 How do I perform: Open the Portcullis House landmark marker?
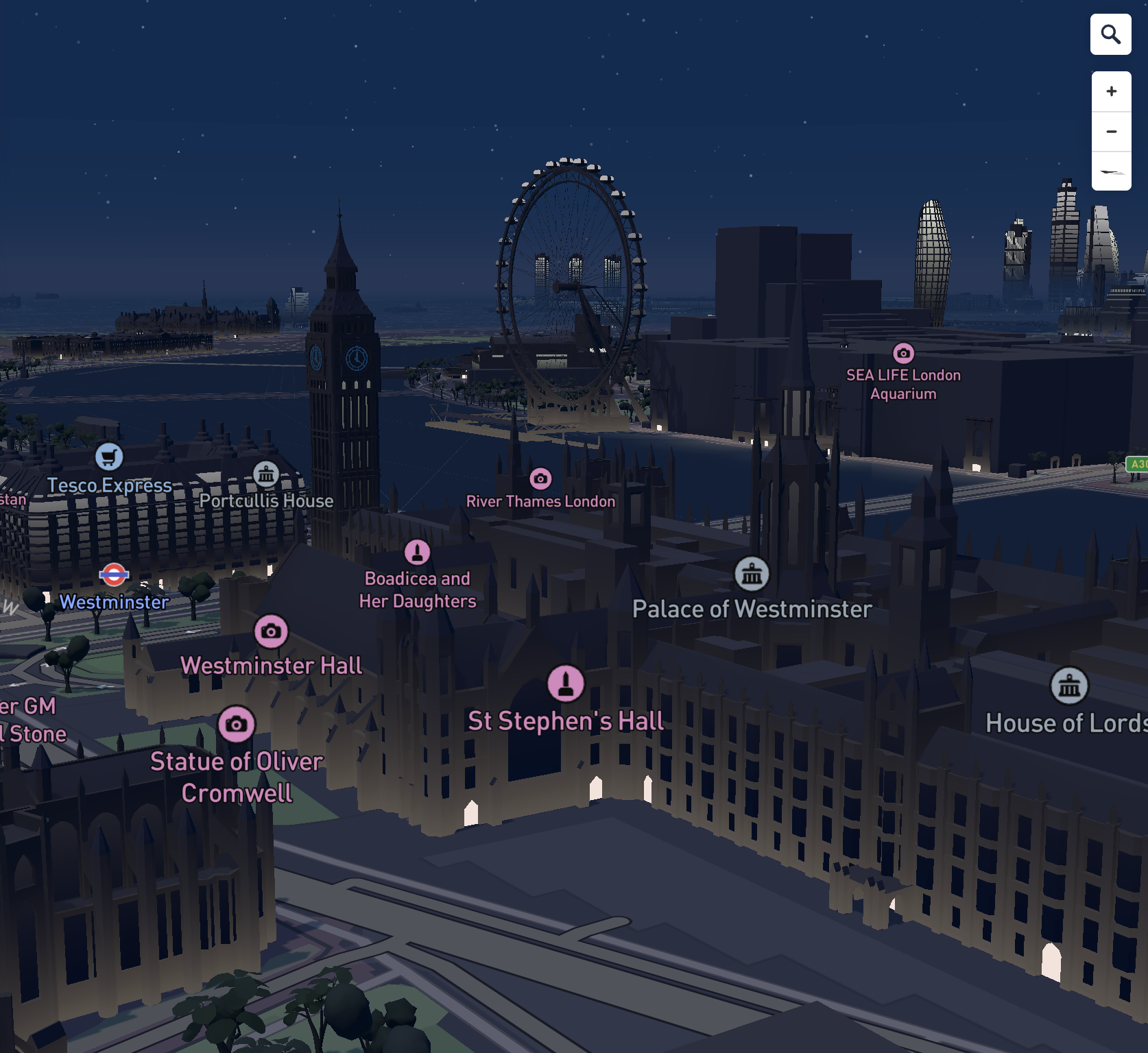click(266, 474)
